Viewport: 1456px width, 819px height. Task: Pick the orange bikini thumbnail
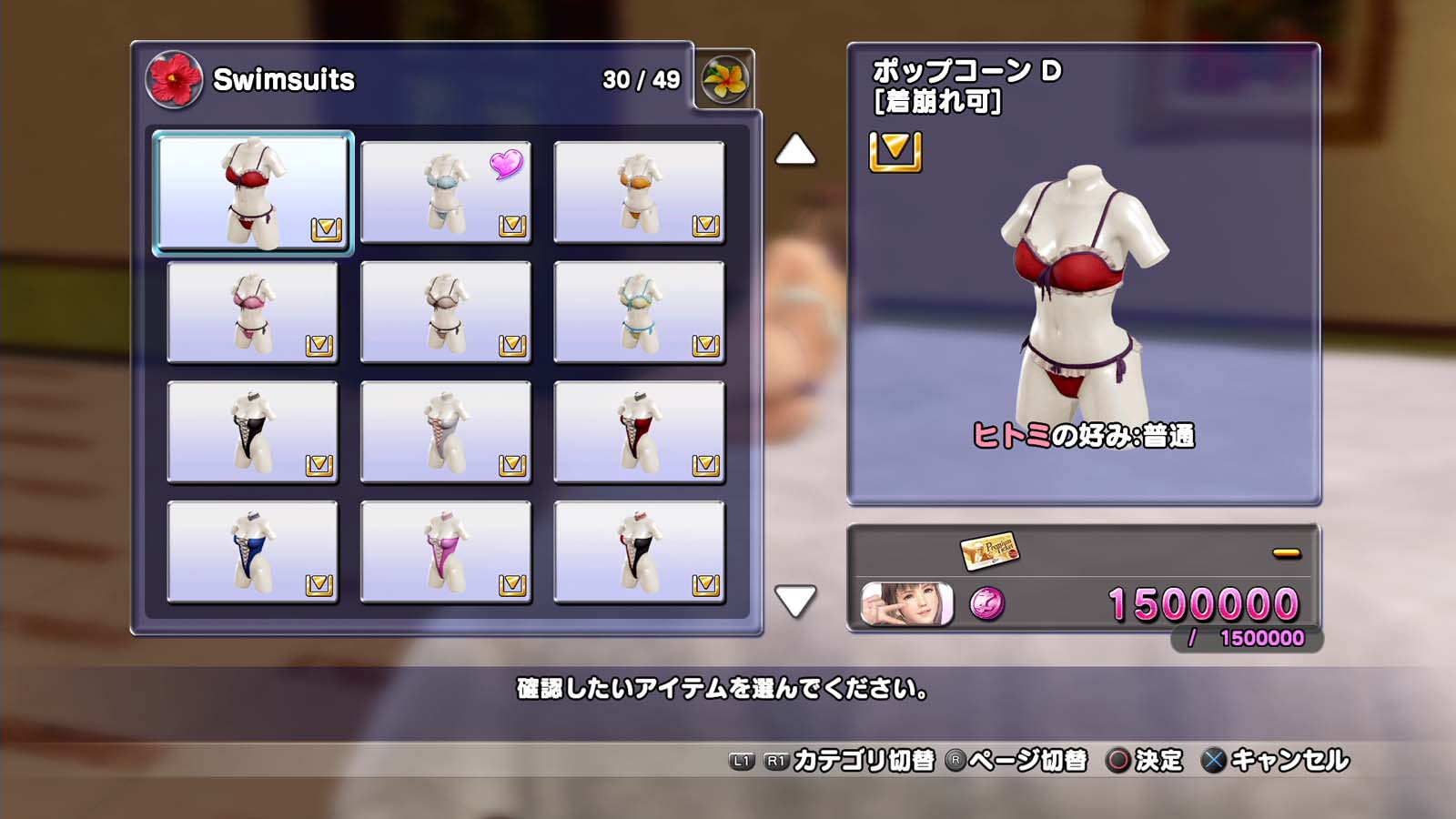pos(639,192)
